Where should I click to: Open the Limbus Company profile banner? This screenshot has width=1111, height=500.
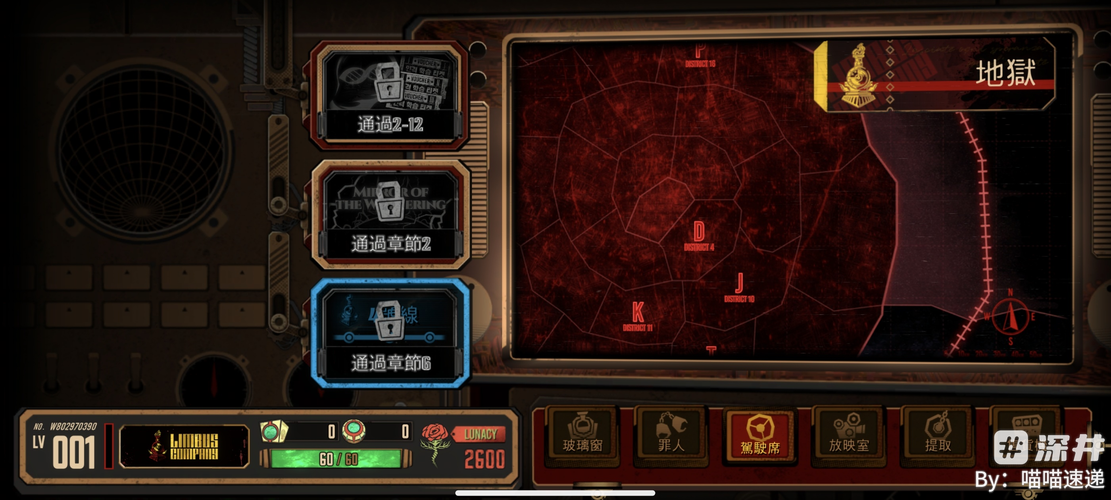[x=184, y=446]
